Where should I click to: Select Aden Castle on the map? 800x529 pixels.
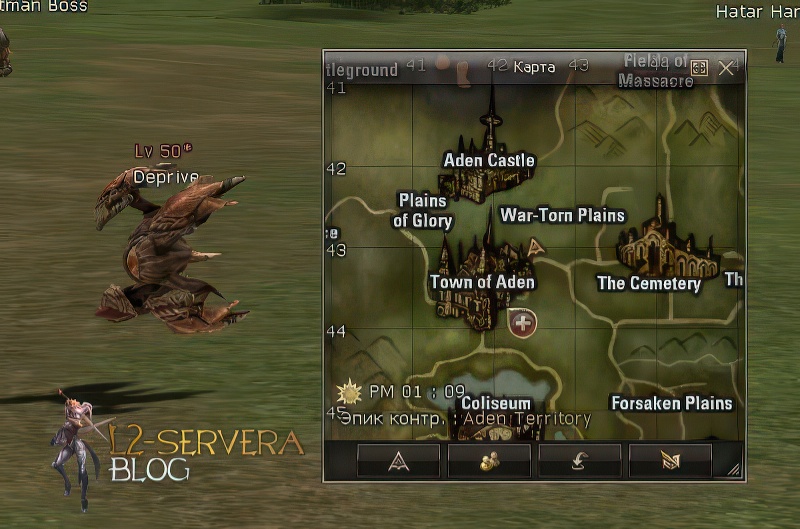click(489, 160)
